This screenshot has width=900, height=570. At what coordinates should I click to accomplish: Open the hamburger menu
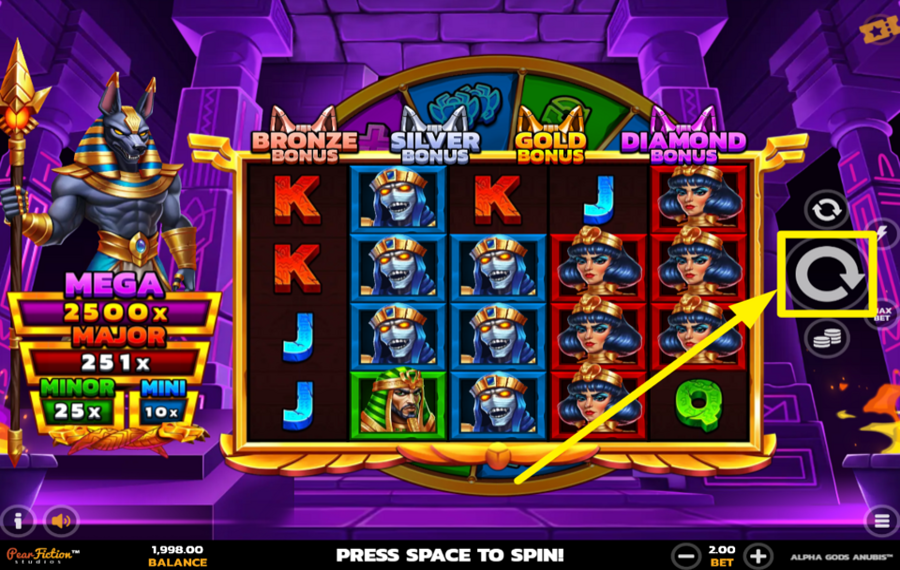point(881,520)
